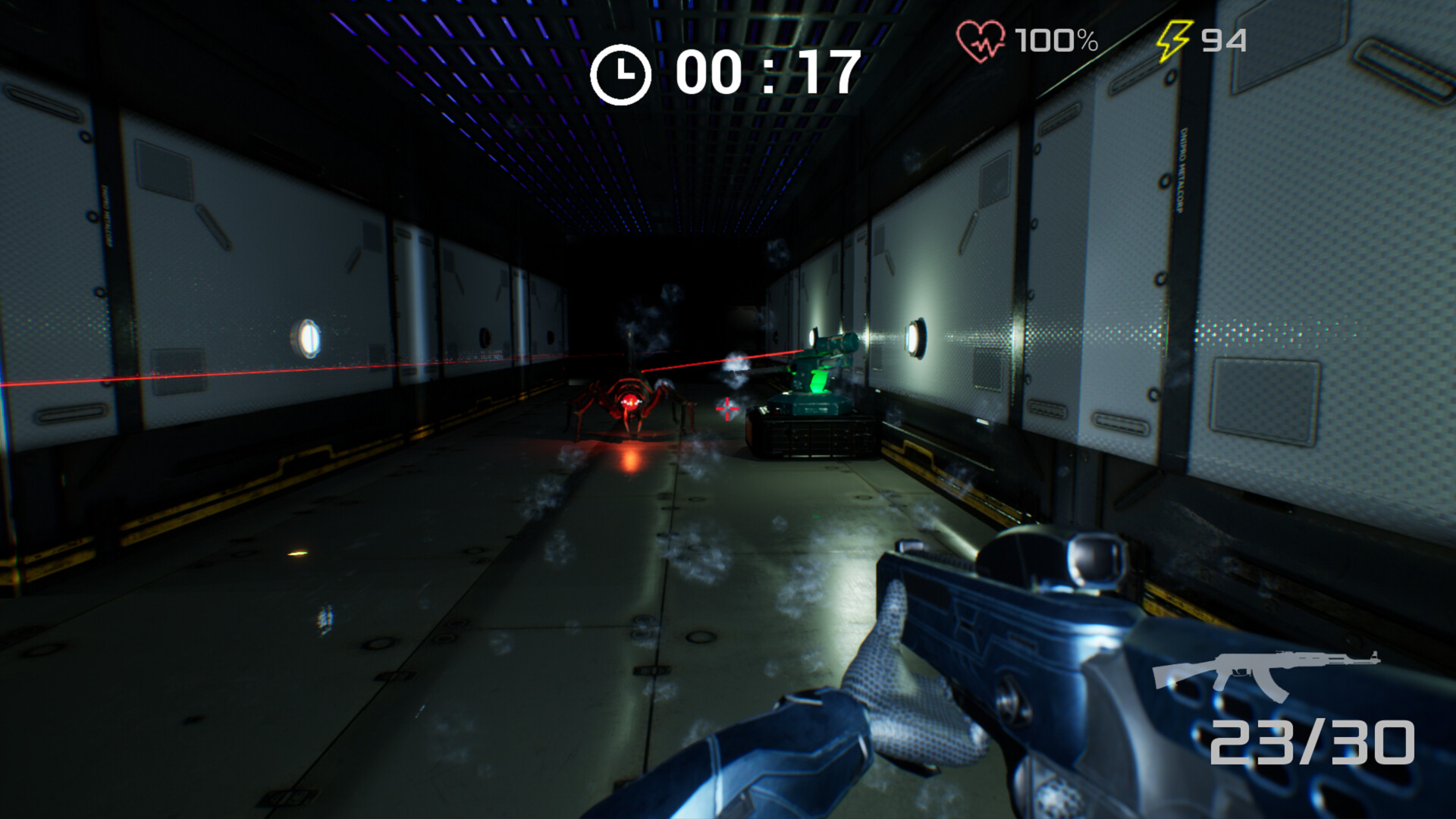The width and height of the screenshot is (1456, 819).
Task: Click the colon separator in the timer
Action: pos(768,72)
